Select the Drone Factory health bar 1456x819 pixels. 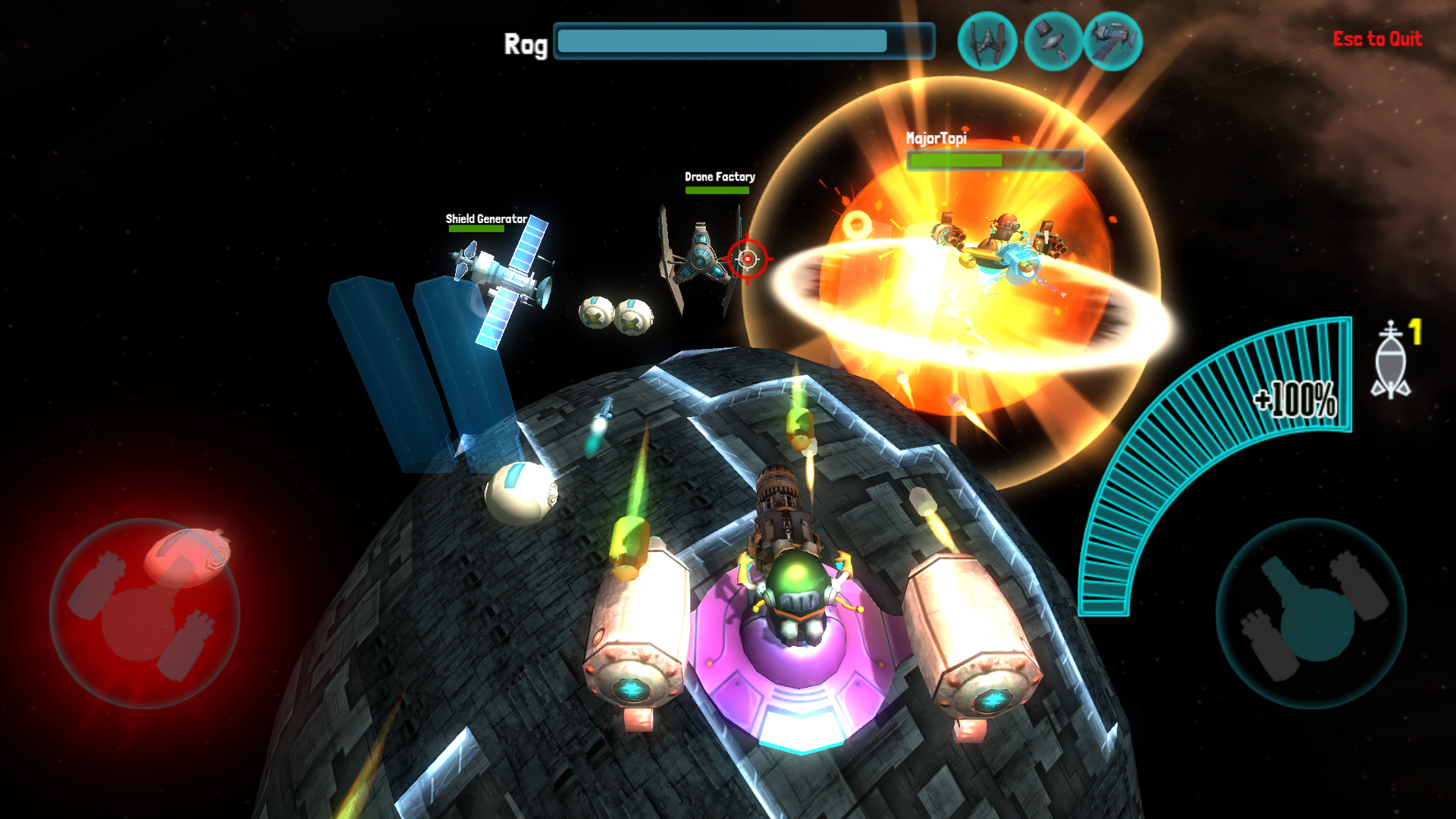pos(717,190)
